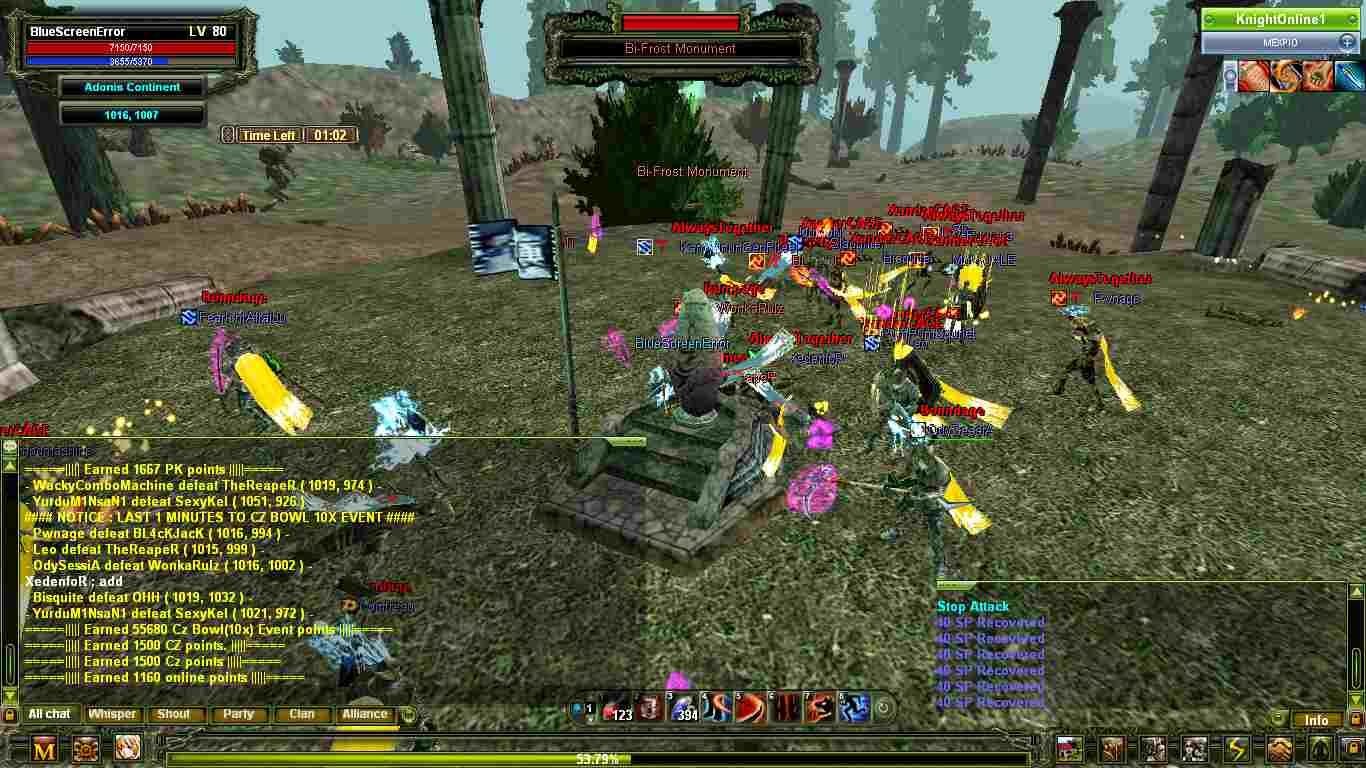Click the yellow lightning bolt menu icon

1237,748
